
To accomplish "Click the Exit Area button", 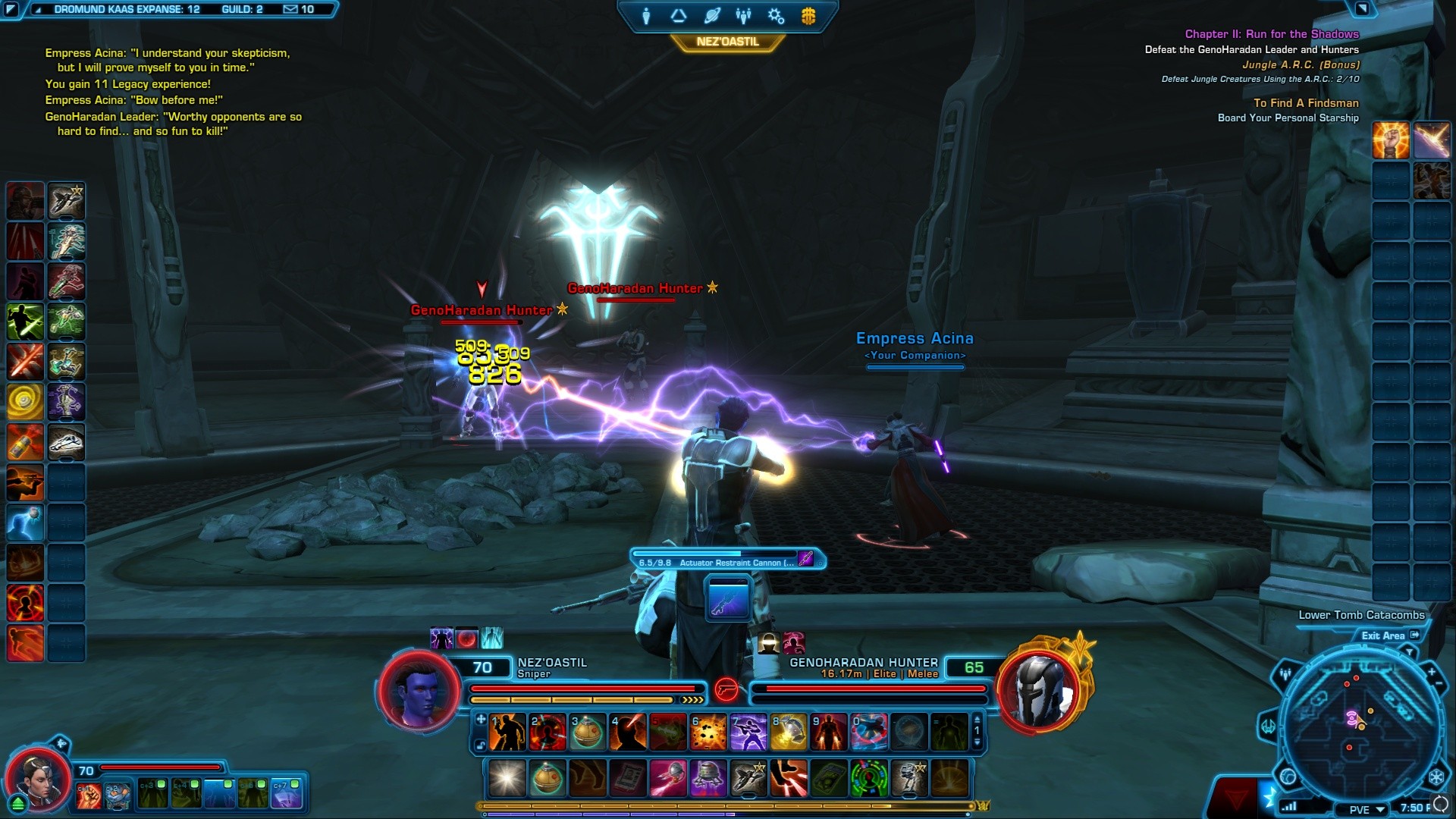I will (1389, 635).
